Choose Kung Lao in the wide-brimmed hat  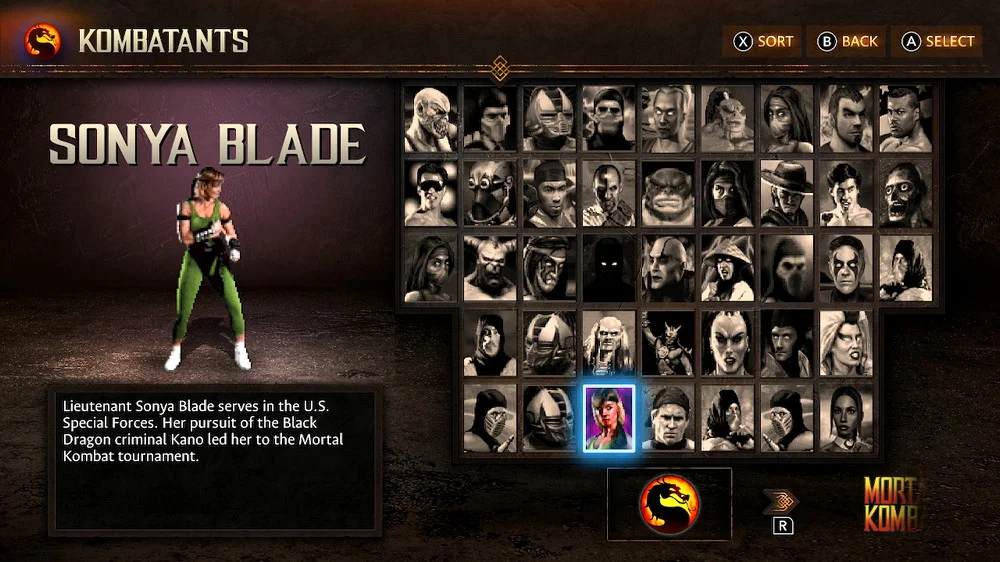click(x=787, y=194)
